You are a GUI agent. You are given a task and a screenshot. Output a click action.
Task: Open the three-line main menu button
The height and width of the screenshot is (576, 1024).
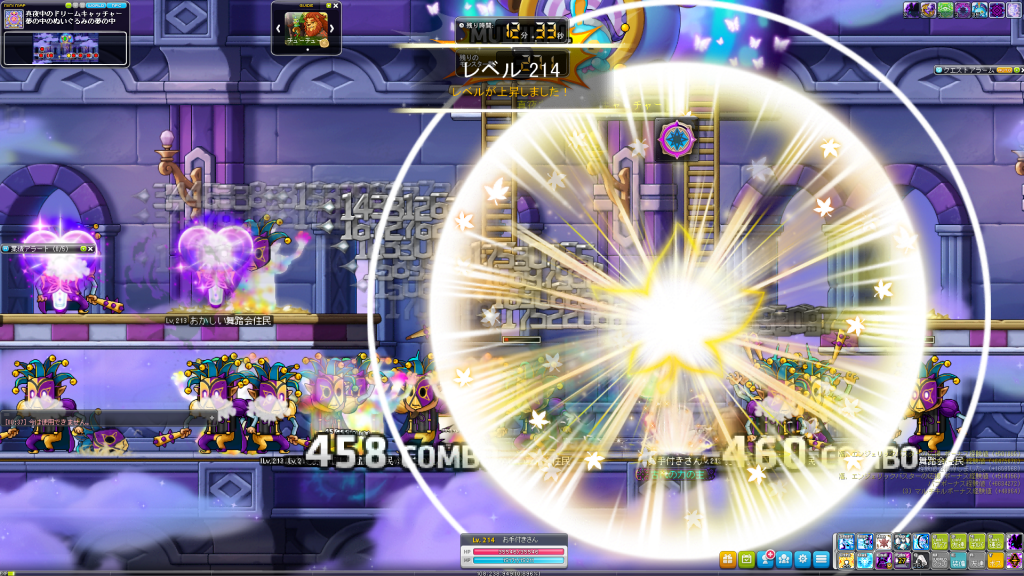click(x=821, y=557)
